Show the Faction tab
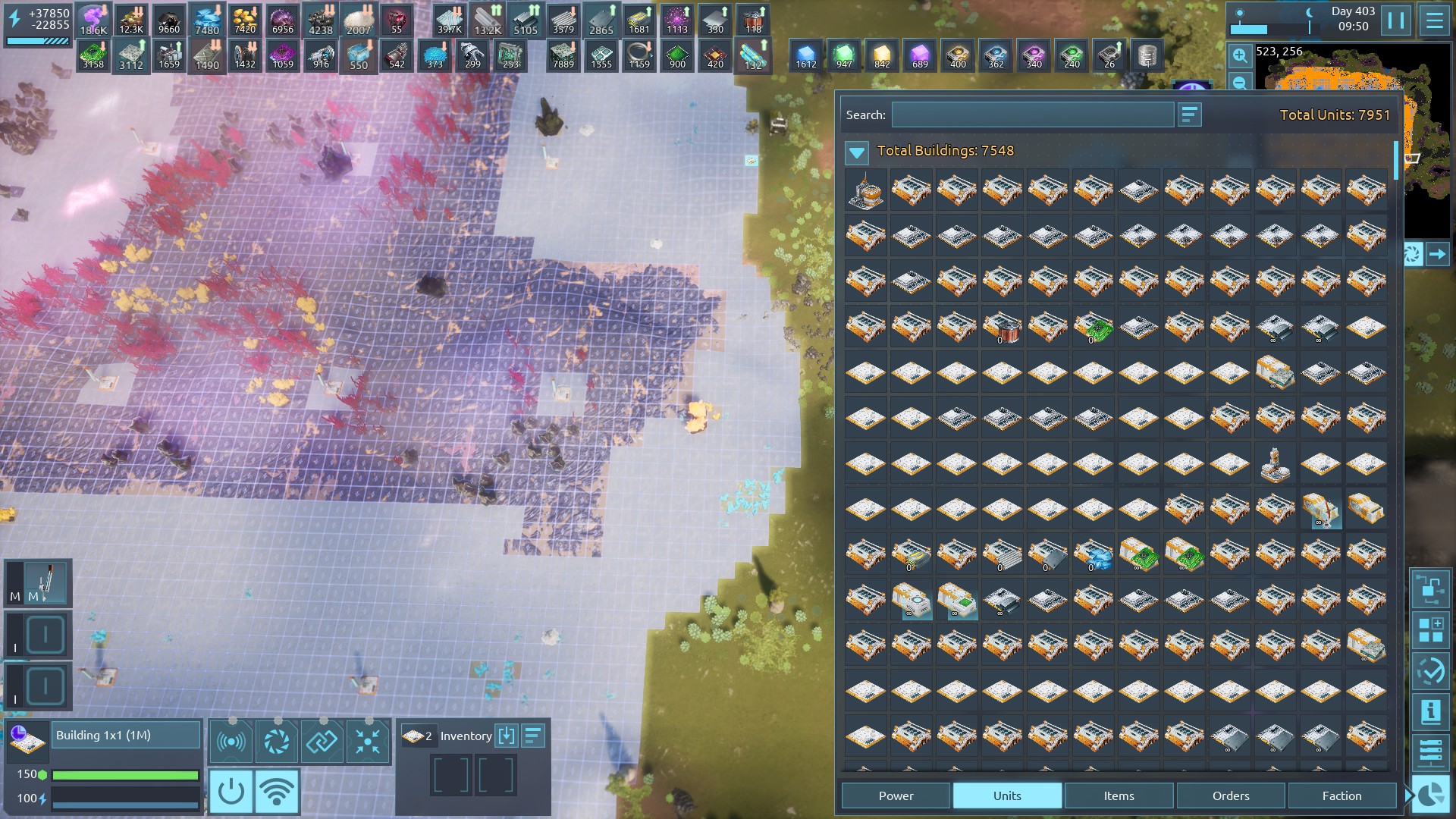Viewport: 1456px width, 819px height. click(x=1341, y=795)
